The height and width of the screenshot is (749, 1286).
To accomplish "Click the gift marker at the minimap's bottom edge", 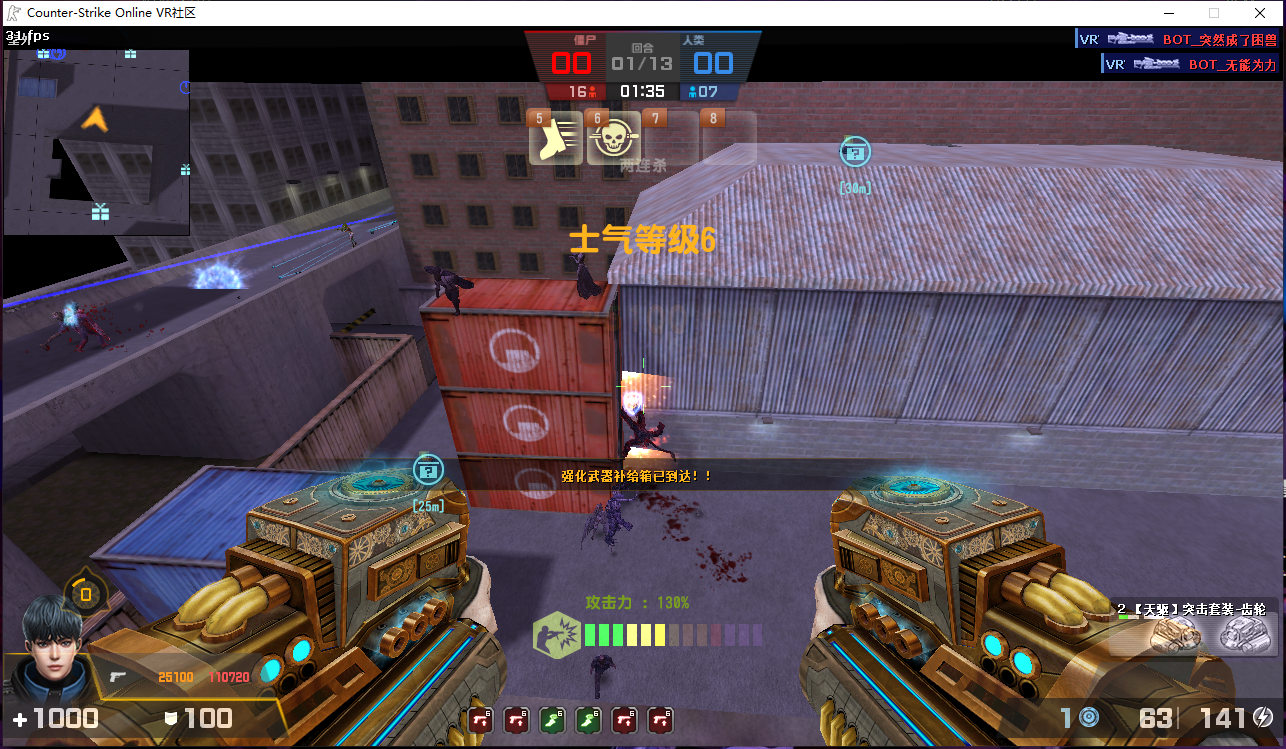I will (99, 212).
